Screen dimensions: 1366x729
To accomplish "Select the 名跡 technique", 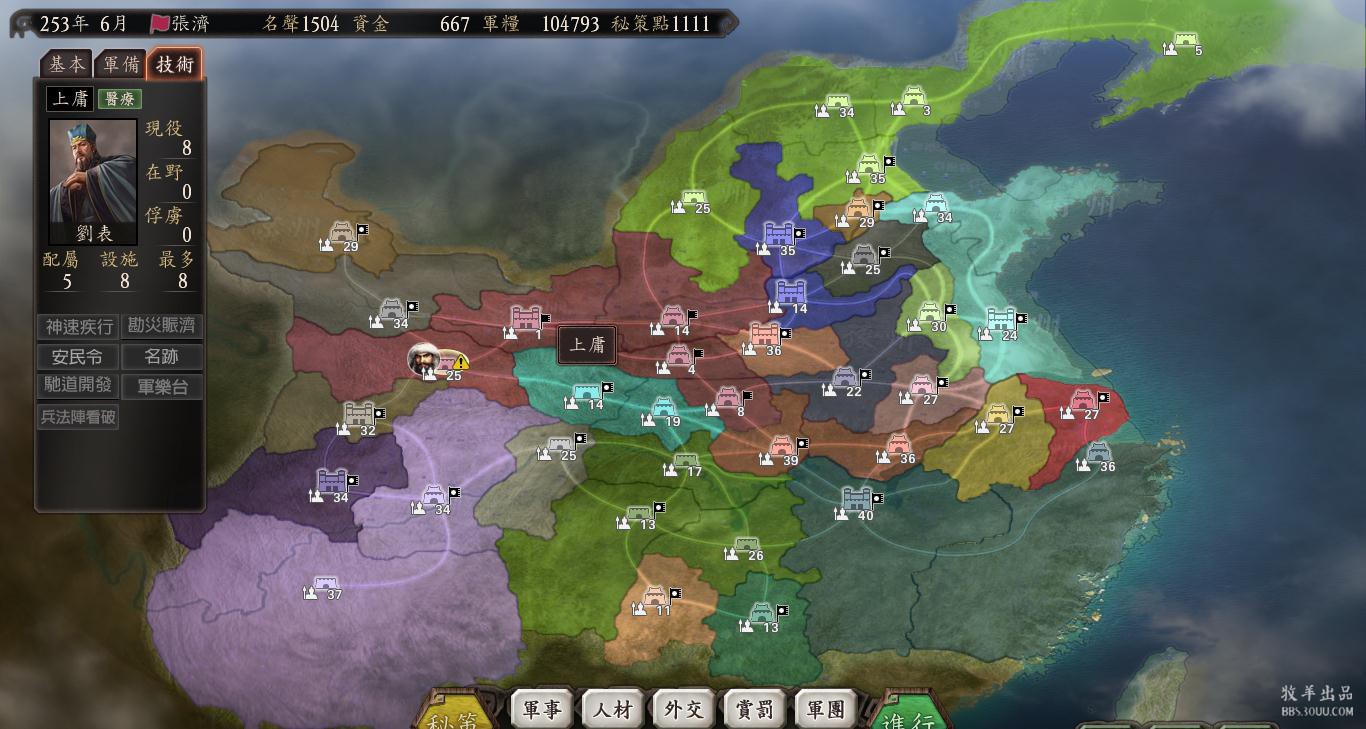I will pyautogui.click(x=161, y=357).
